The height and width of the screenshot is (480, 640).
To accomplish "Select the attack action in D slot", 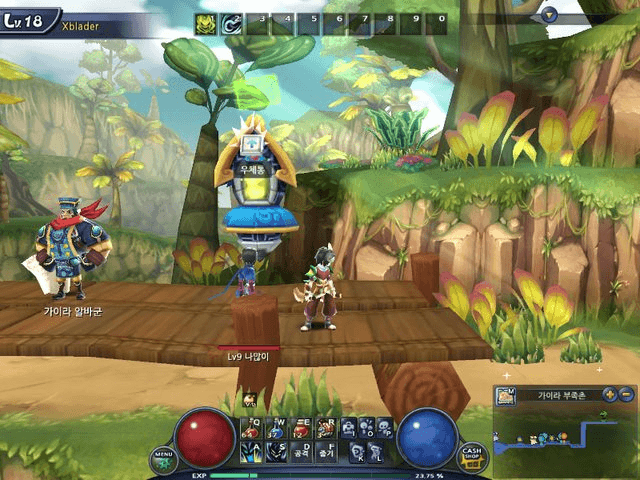I will [299, 452].
